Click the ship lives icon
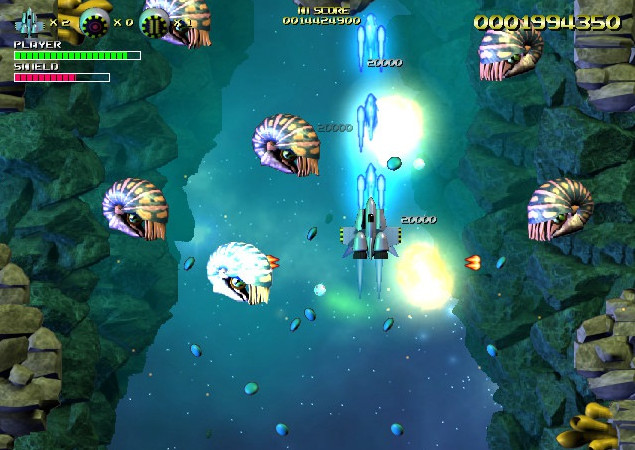Image resolution: width=635 pixels, height=450 pixels. (x=30, y=20)
